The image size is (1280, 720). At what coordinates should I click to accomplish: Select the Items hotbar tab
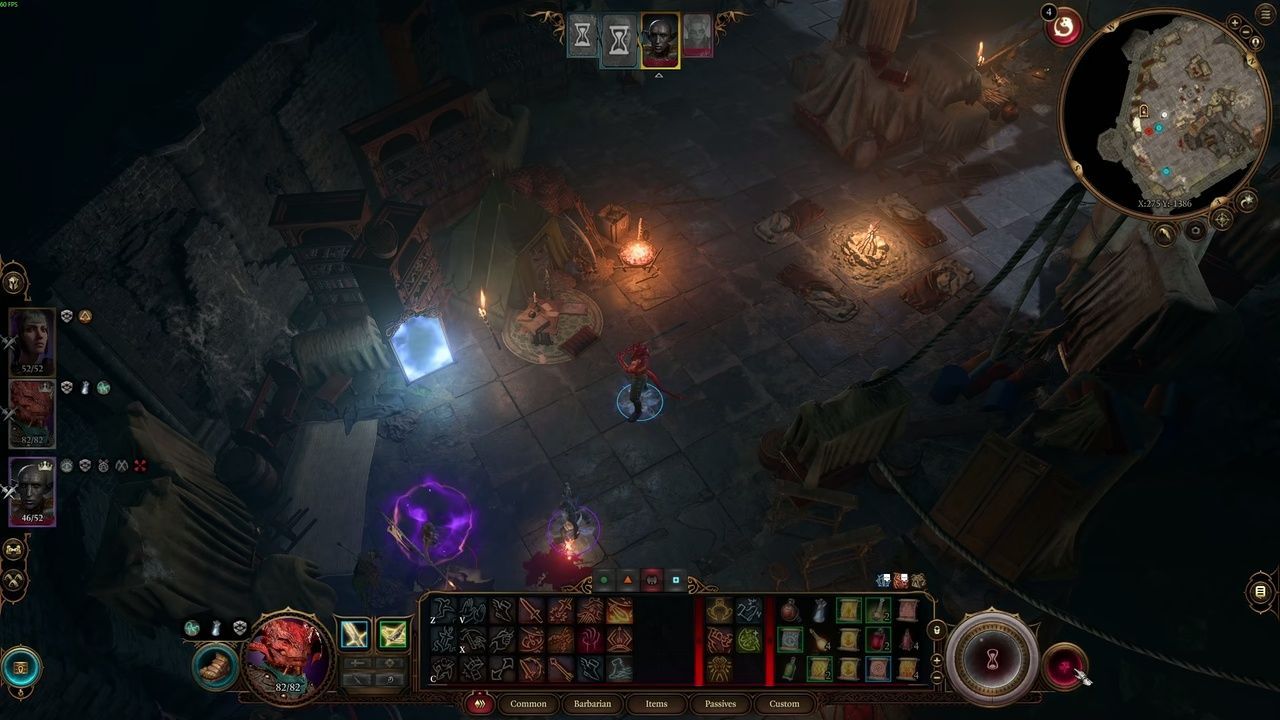[x=656, y=704]
